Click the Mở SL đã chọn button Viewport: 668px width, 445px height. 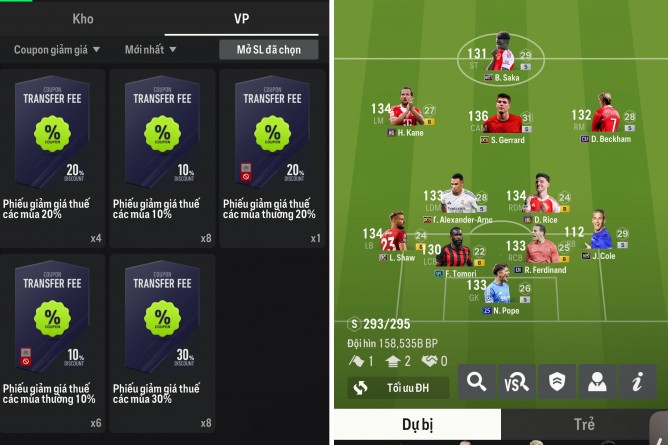click(269, 50)
